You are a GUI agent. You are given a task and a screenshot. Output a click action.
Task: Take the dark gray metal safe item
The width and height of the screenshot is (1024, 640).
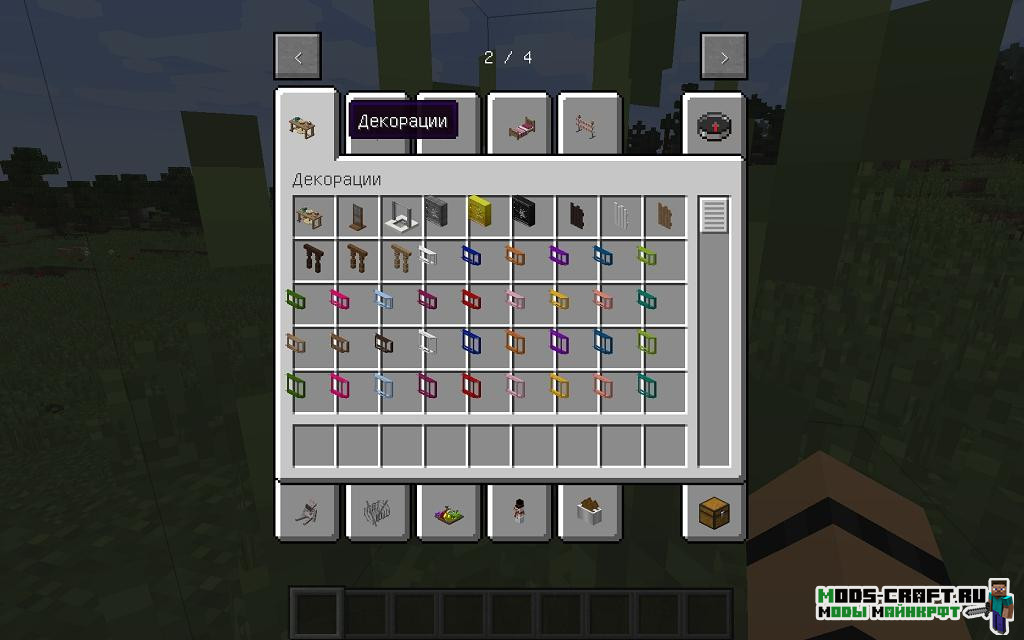[438, 214]
